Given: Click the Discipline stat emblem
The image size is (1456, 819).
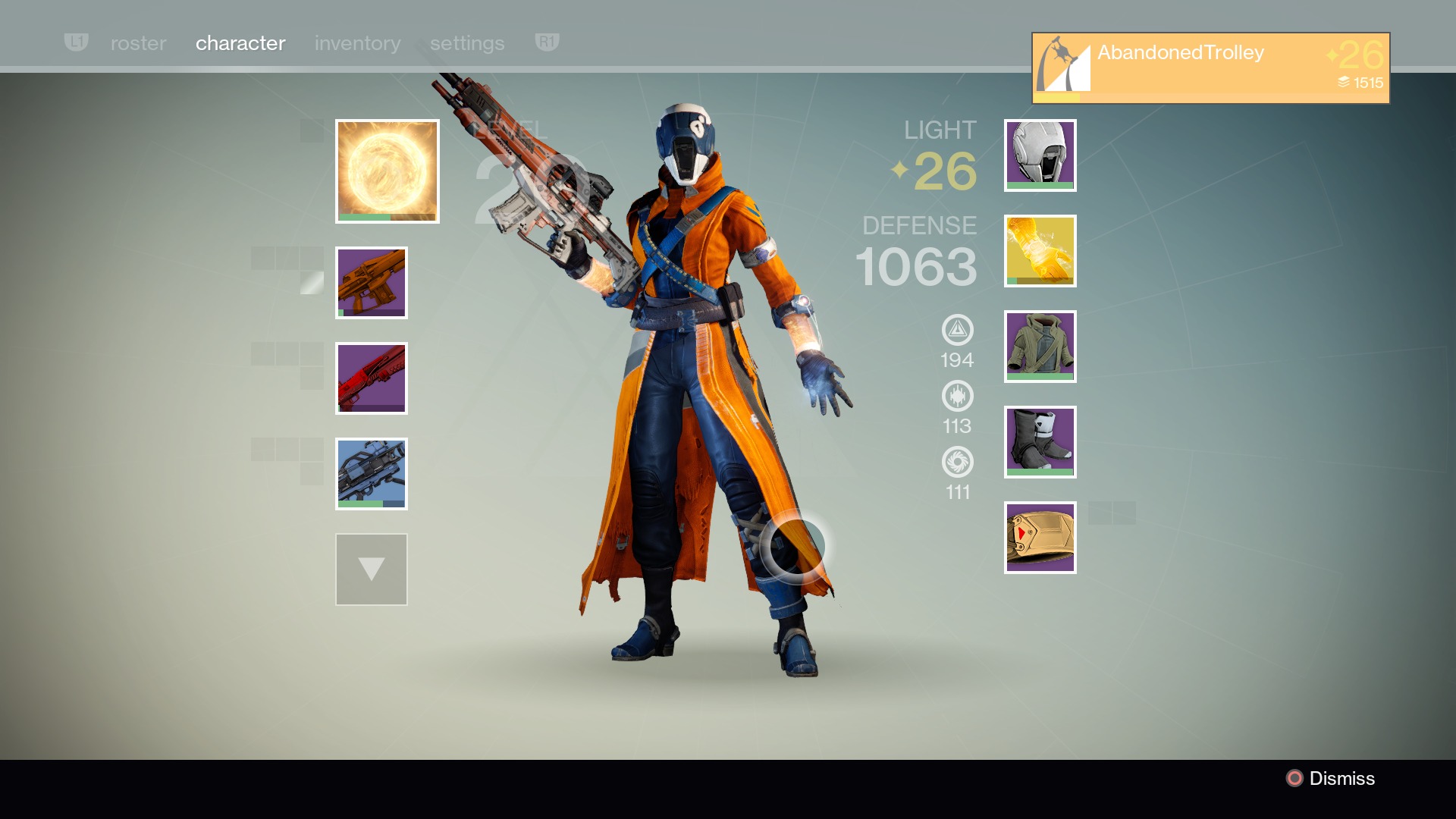Looking at the screenshot, I should [x=958, y=397].
